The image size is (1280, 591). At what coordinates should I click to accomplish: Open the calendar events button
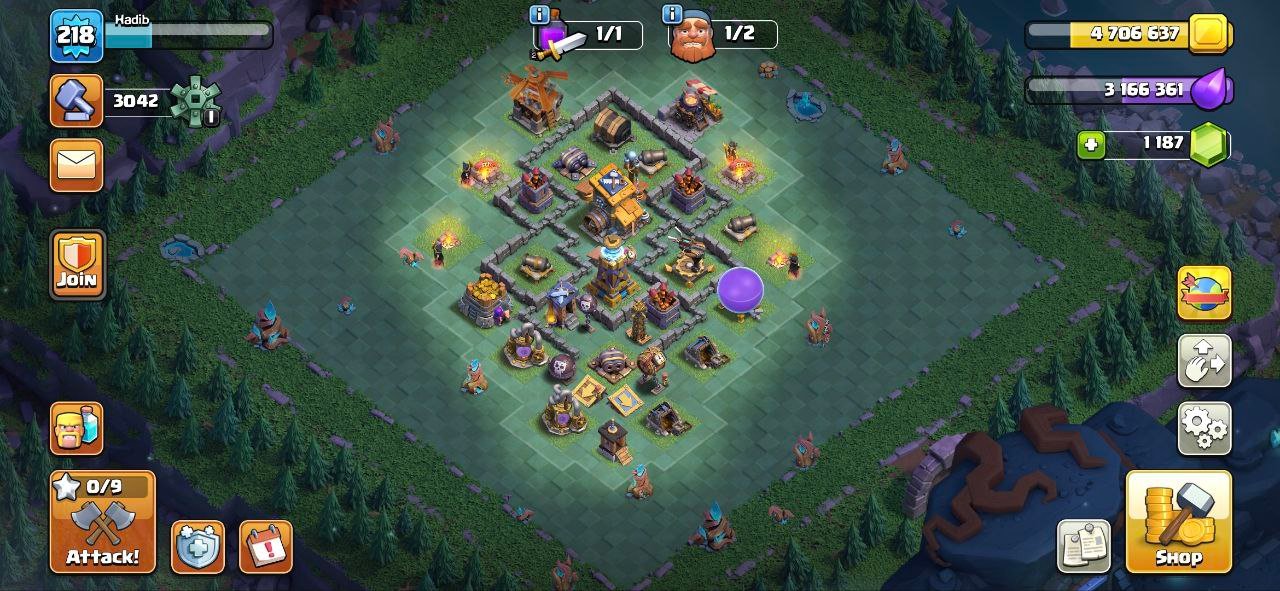[x=266, y=546]
